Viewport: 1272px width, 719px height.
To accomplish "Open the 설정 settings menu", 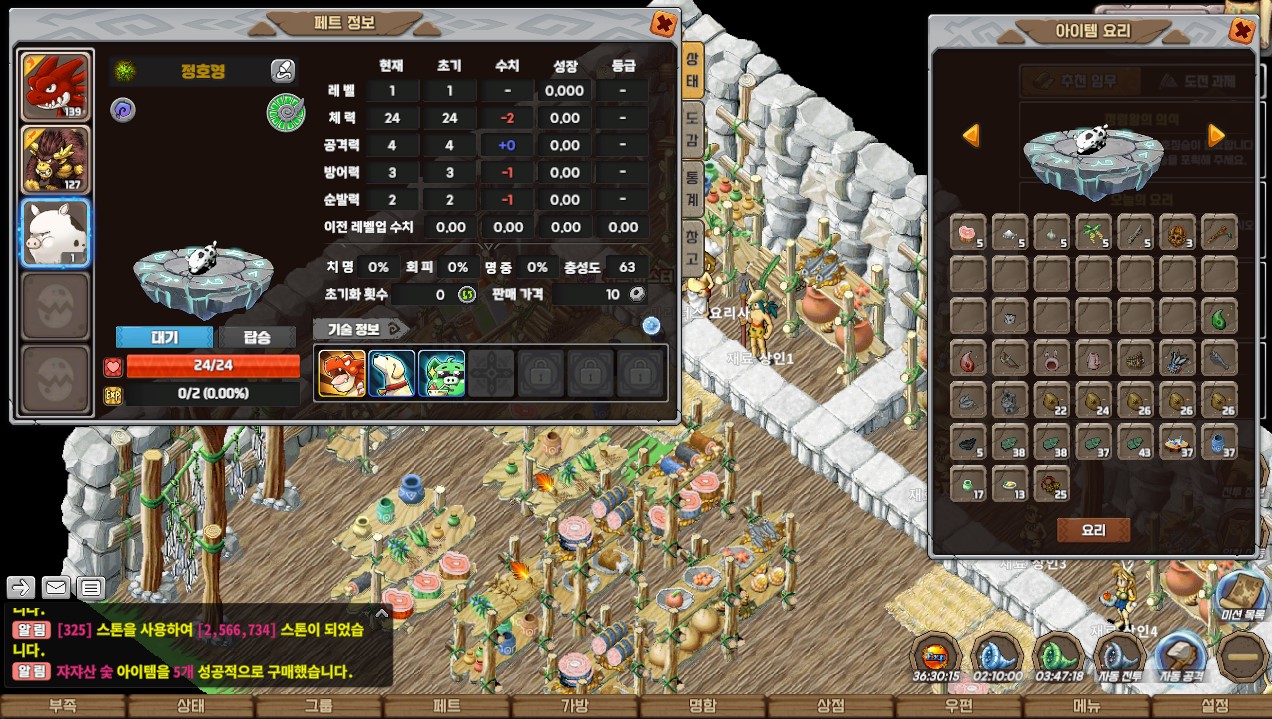I will coord(1214,706).
